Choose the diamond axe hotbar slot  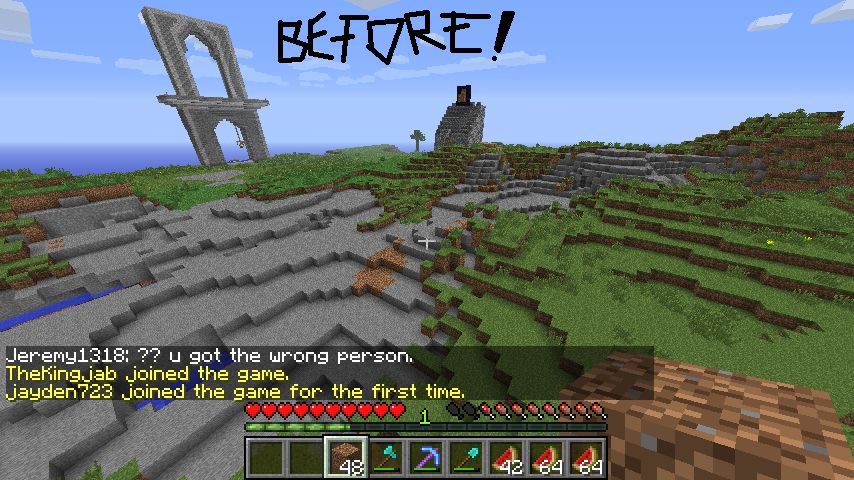[386, 457]
